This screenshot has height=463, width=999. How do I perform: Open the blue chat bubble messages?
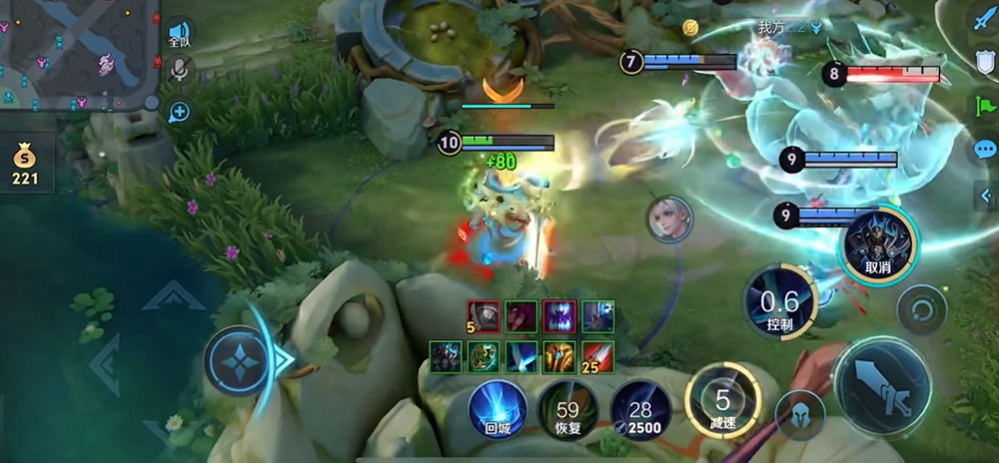coord(985,150)
